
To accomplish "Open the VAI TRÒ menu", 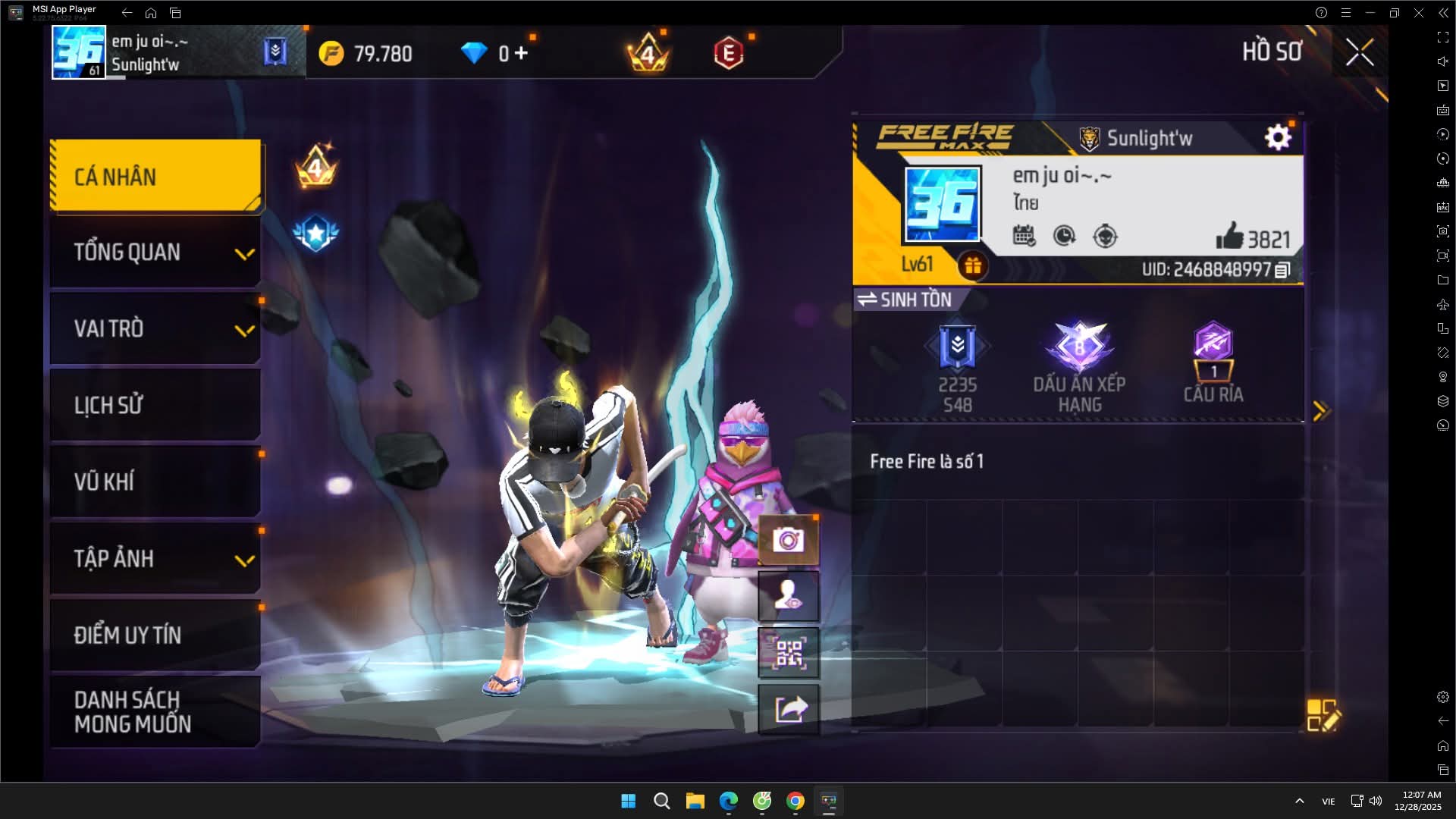I will pyautogui.click(x=155, y=329).
